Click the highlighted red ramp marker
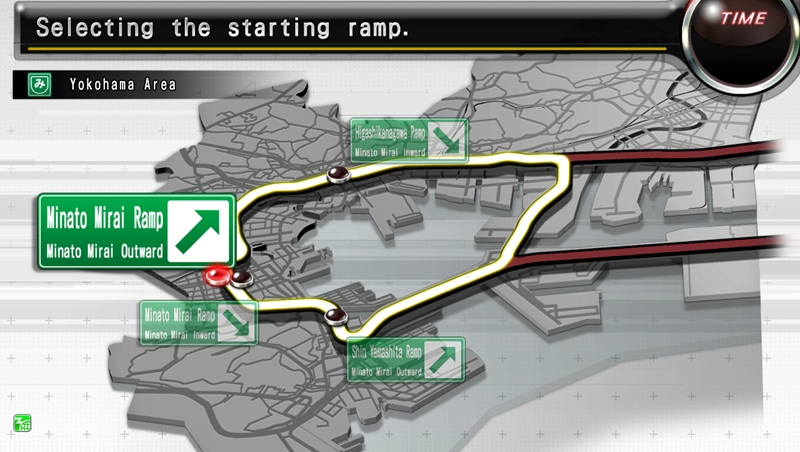800x452 pixels. (215, 275)
